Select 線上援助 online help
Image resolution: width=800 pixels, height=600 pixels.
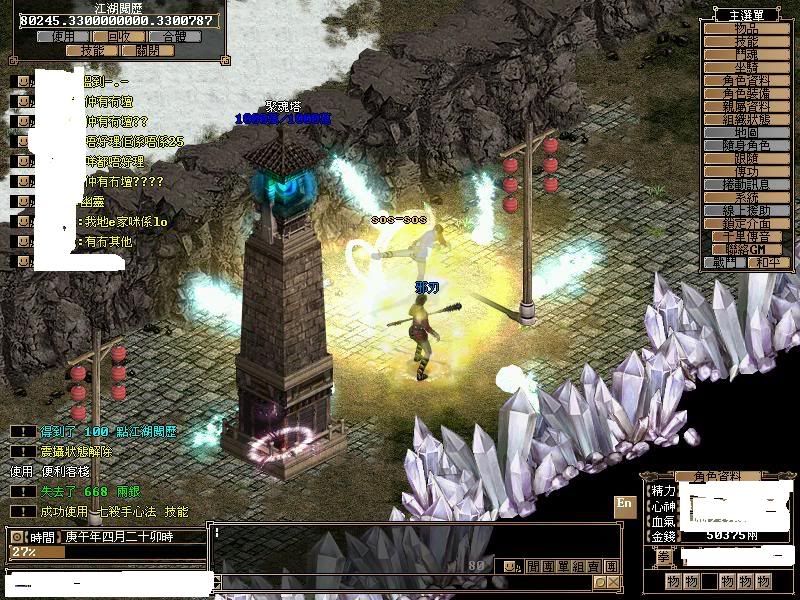click(747, 211)
